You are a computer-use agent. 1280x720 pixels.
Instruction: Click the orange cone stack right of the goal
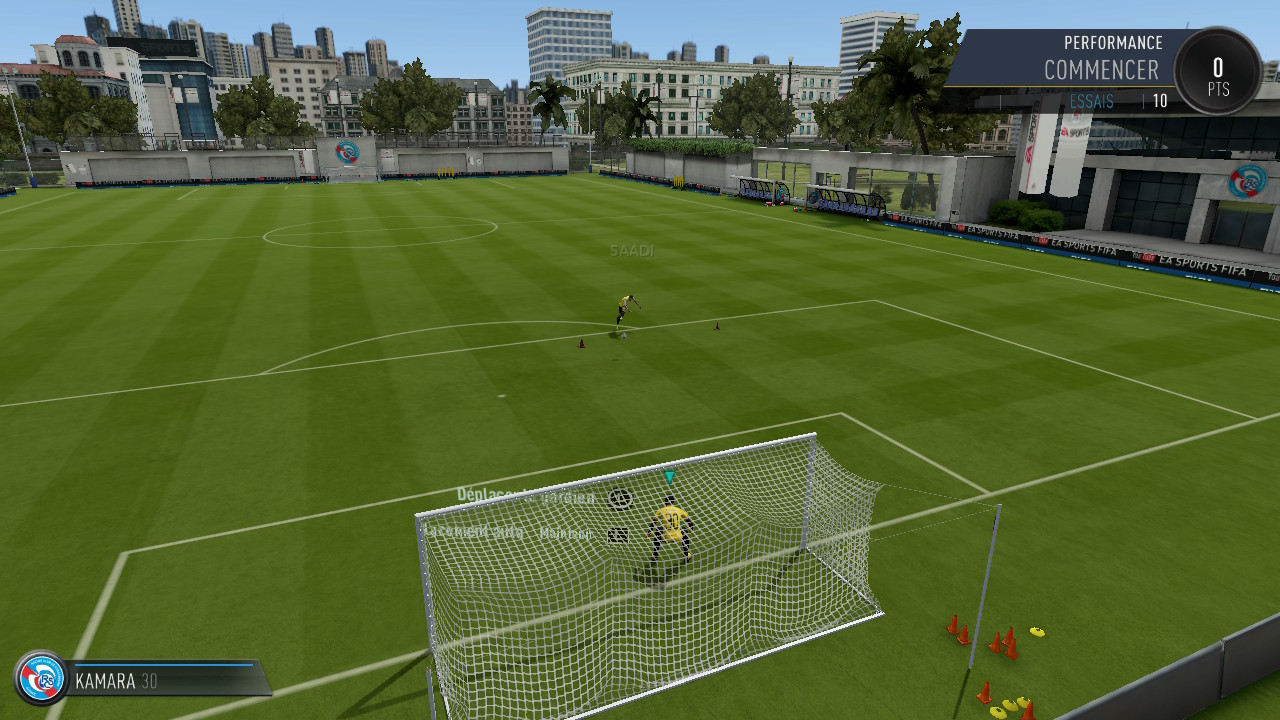point(1008,640)
